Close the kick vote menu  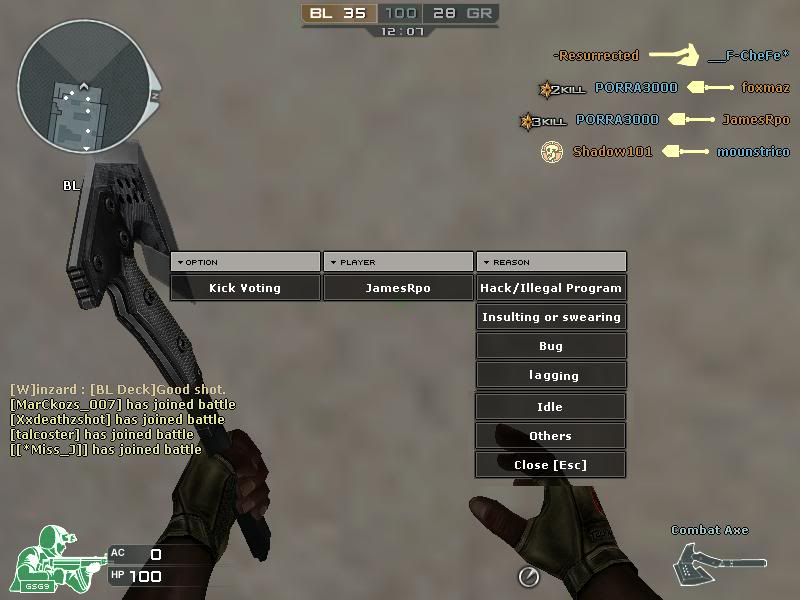point(551,465)
